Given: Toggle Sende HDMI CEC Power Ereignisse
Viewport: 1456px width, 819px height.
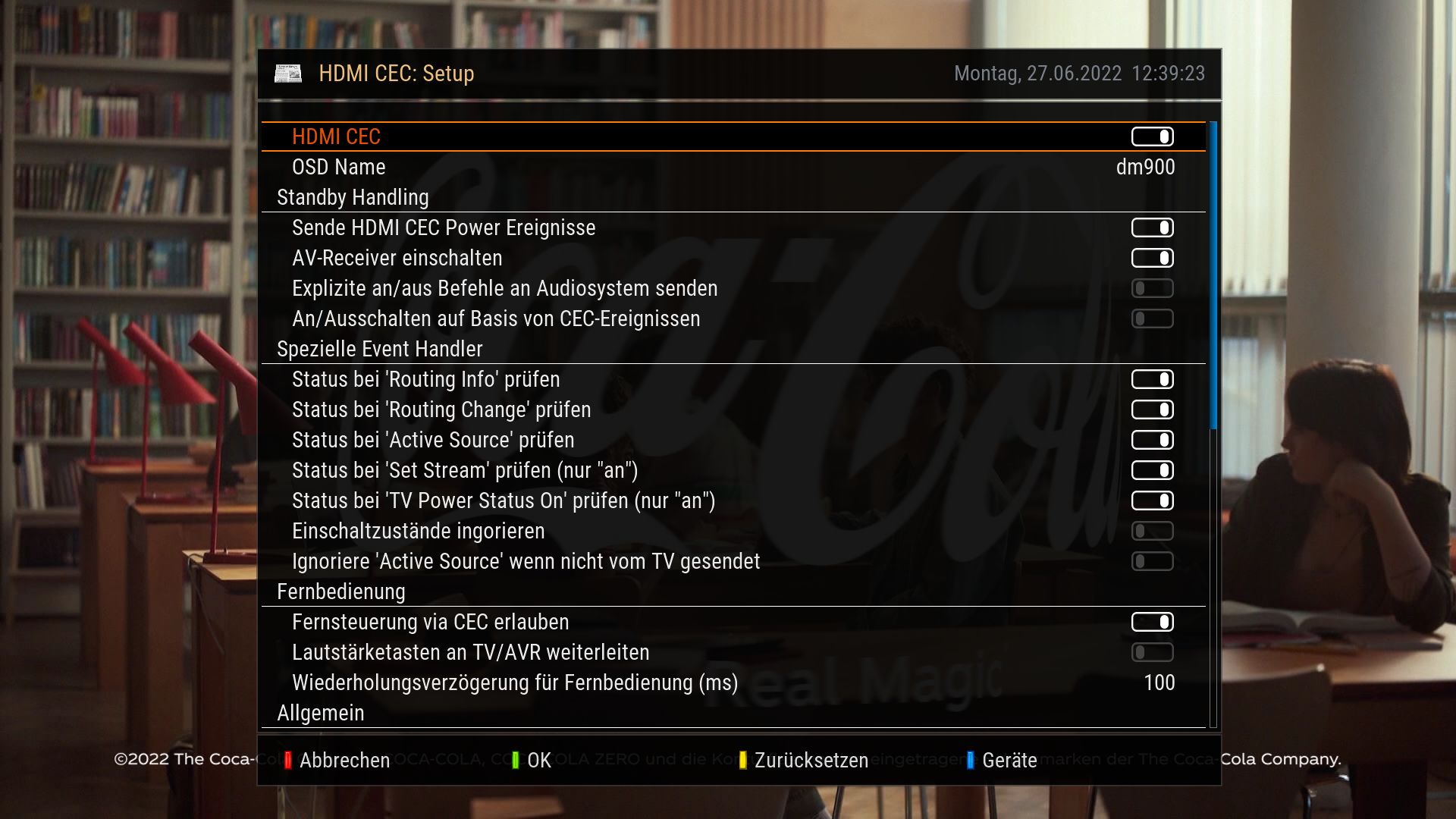Looking at the screenshot, I should click(1152, 227).
